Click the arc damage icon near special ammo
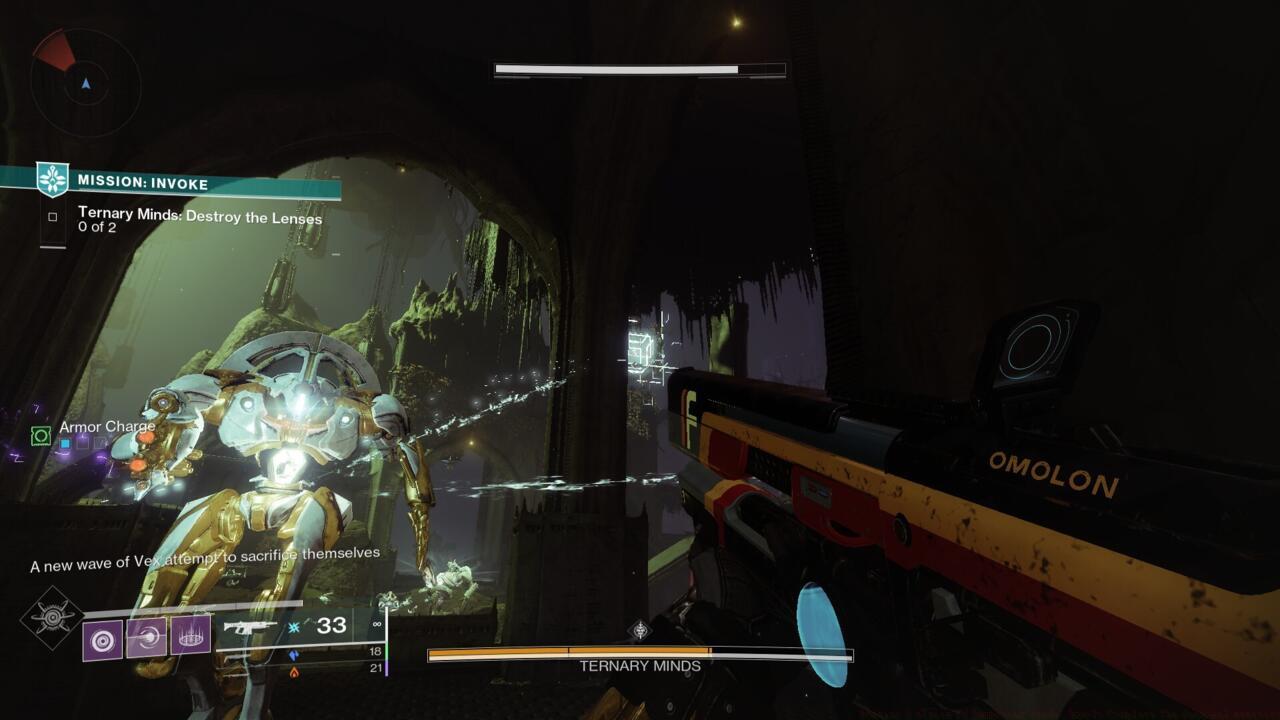1280x720 pixels. point(294,655)
